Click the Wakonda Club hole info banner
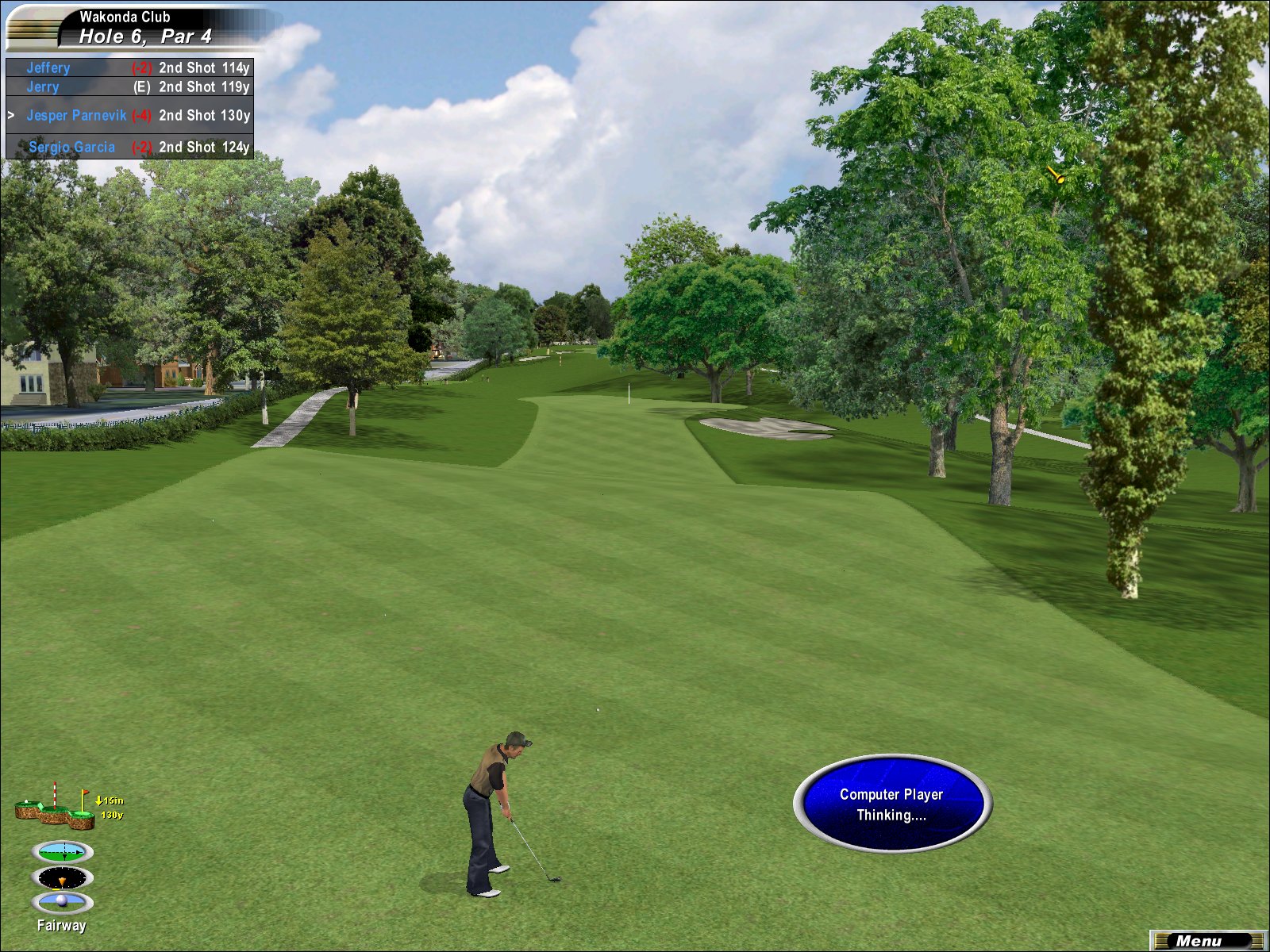Image resolution: width=1270 pixels, height=952 pixels. (x=143, y=28)
